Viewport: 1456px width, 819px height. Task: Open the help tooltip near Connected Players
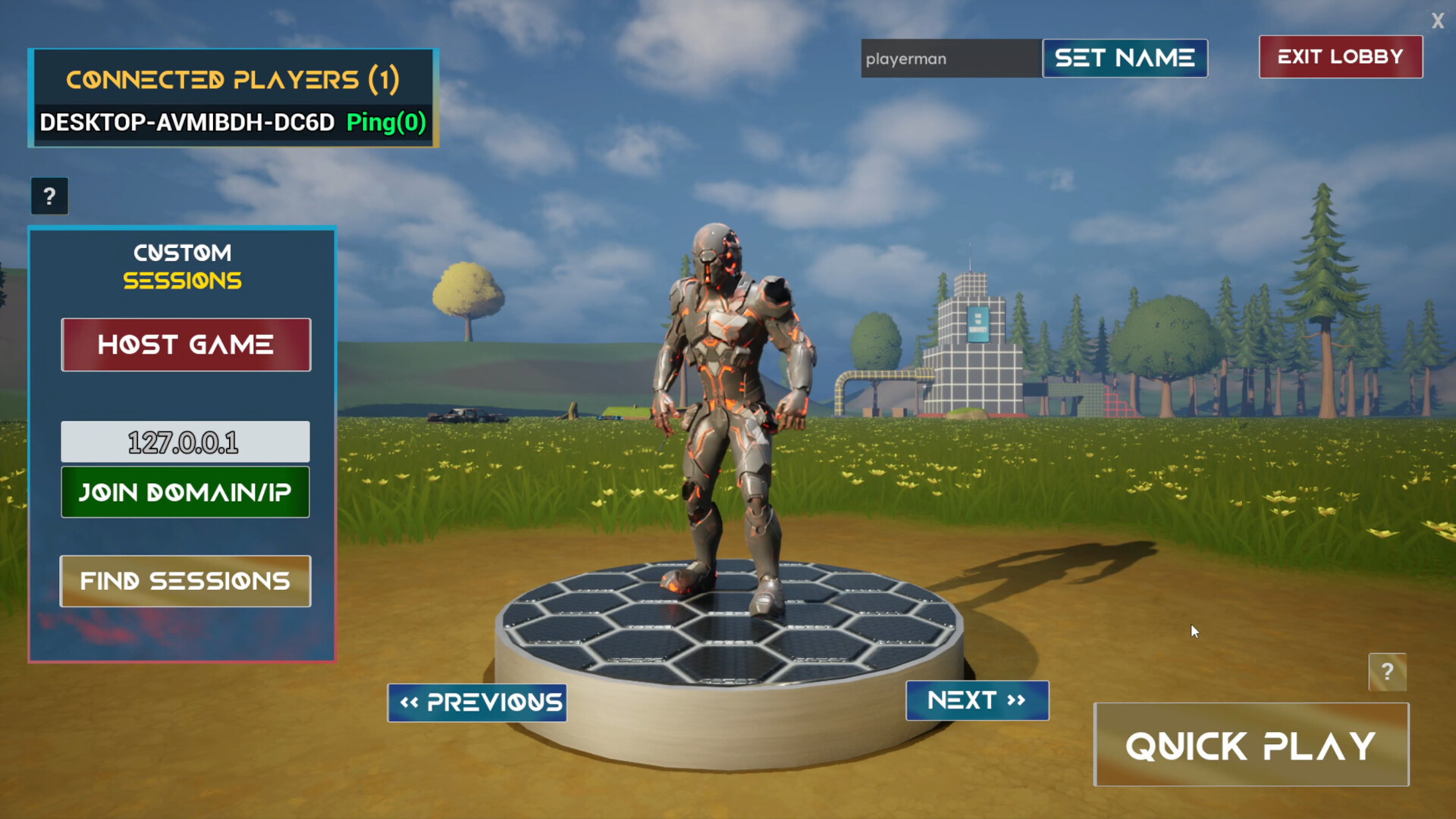pyautogui.click(x=49, y=196)
